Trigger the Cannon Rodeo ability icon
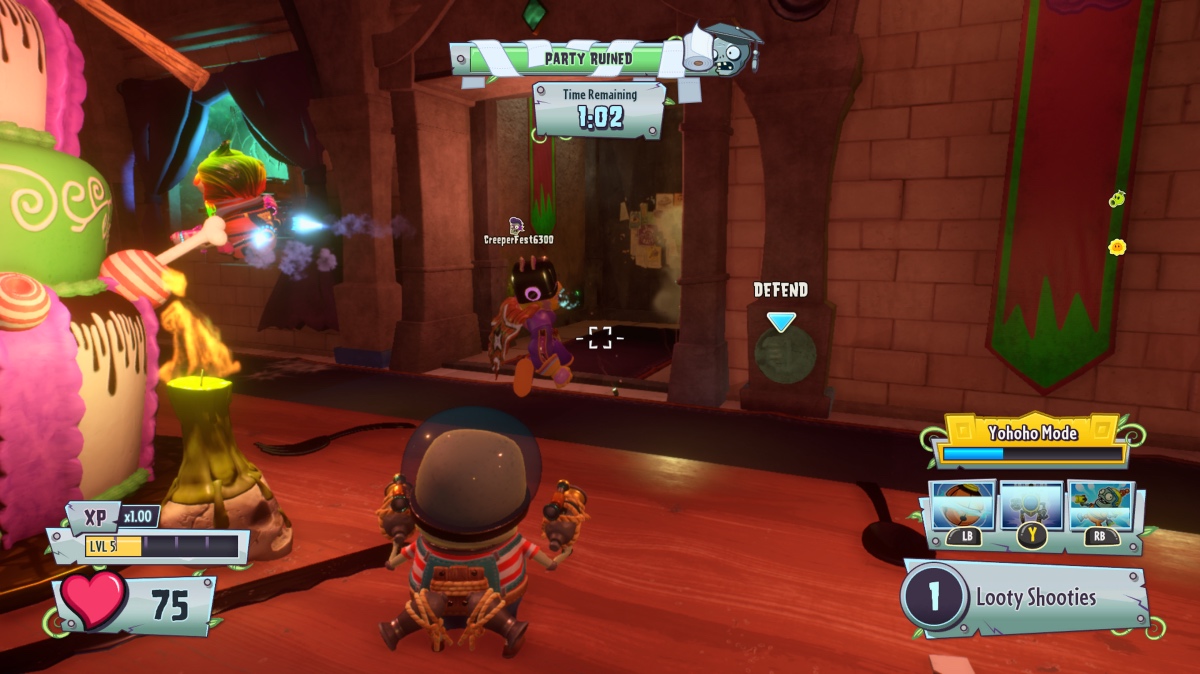This screenshot has width=1200, height=674. (x=1100, y=506)
